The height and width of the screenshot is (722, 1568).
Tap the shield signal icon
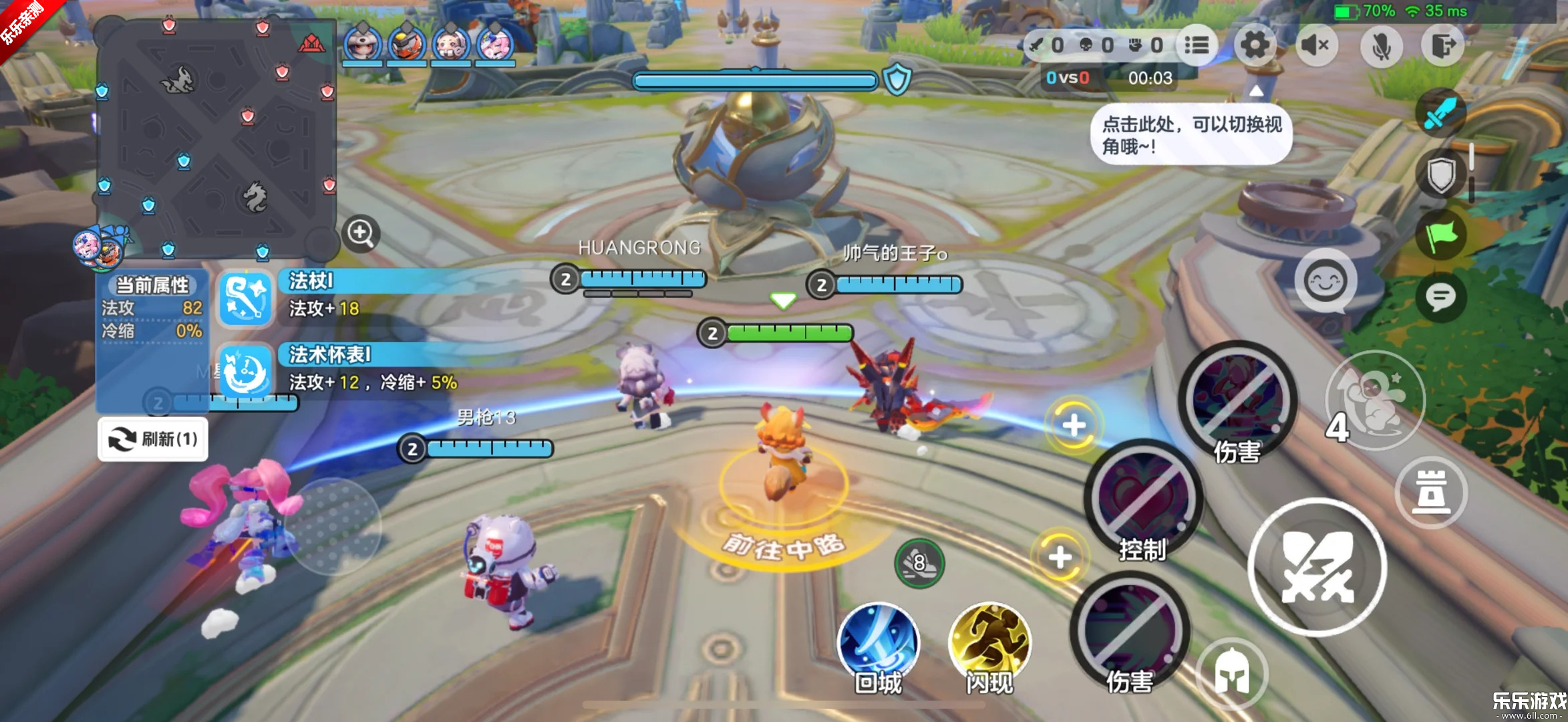[x=1440, y=174]
